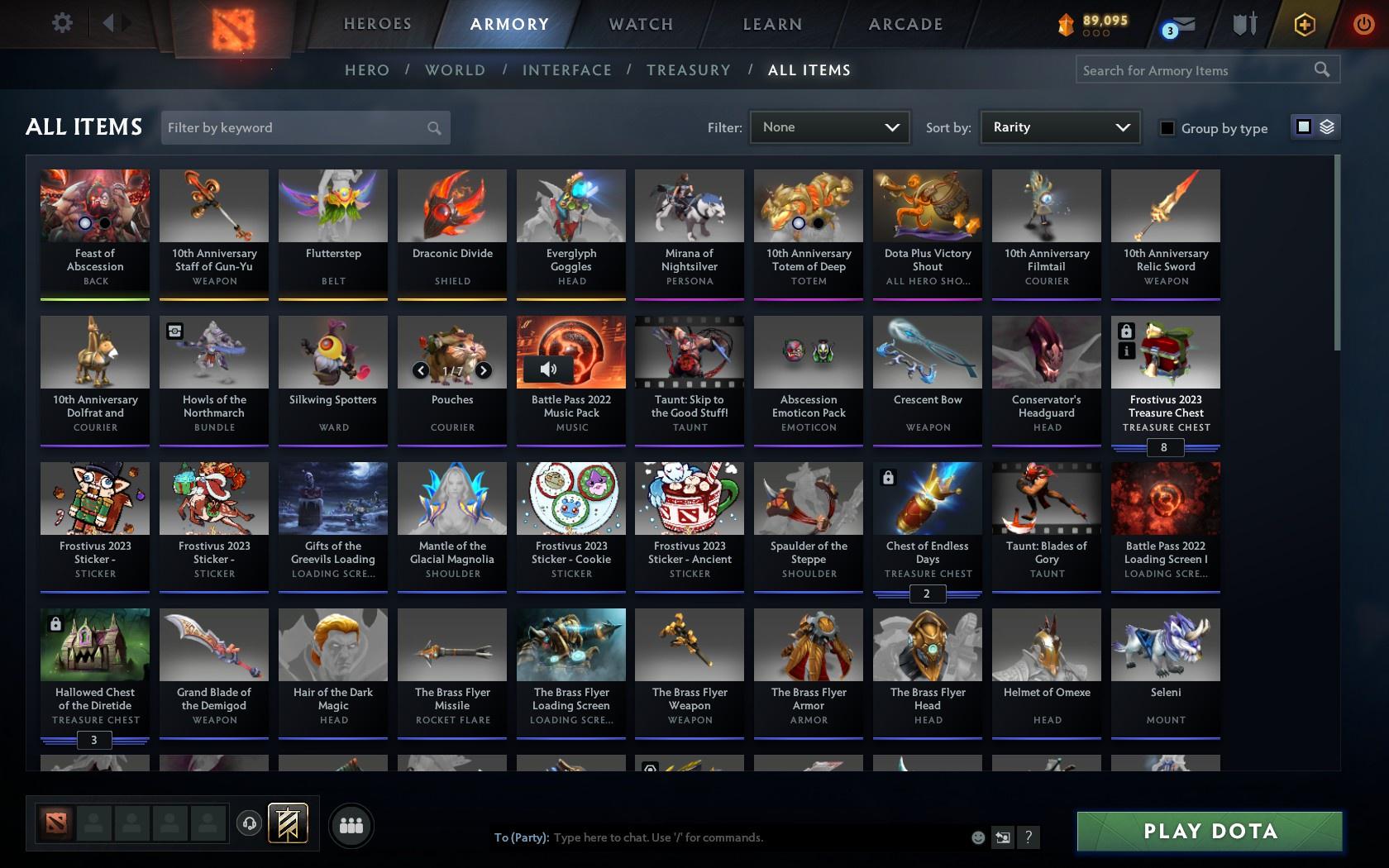Screen dimensions: 1389x868
Task: Open the WATCH section
Action: (x=639, y=24)
